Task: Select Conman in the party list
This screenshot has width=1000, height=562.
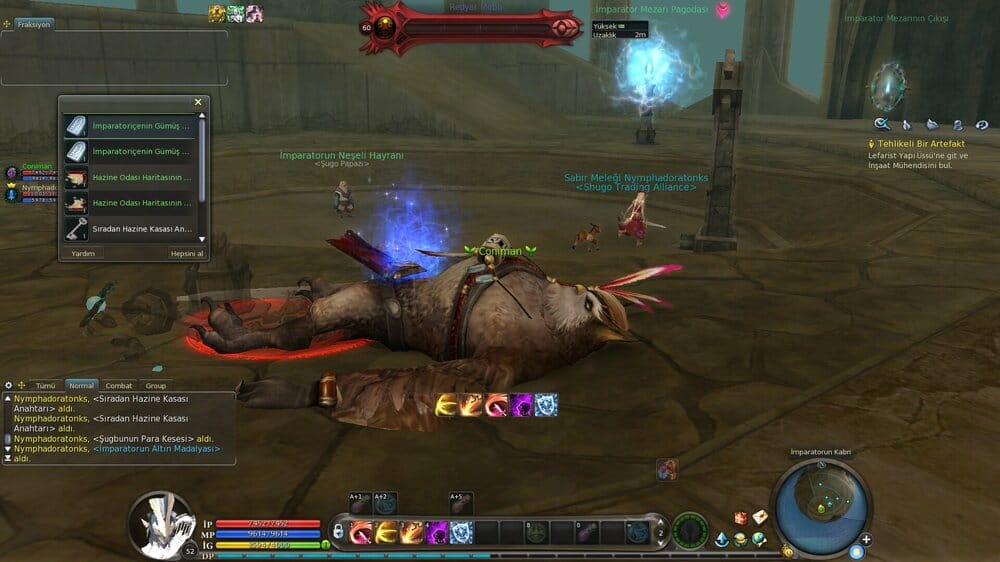Action: pos(36,167)
